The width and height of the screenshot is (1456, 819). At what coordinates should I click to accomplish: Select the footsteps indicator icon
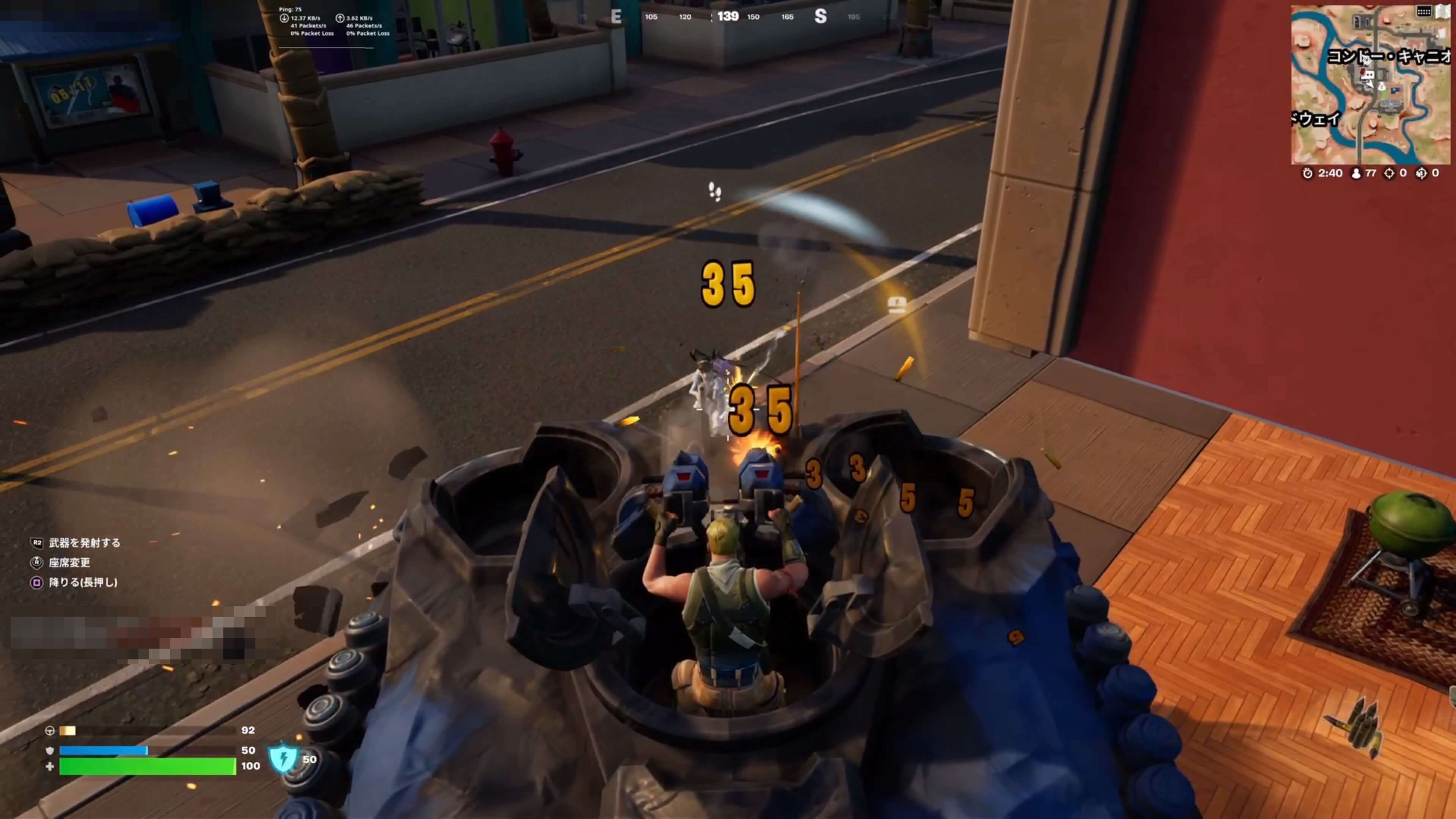point(714,191)
